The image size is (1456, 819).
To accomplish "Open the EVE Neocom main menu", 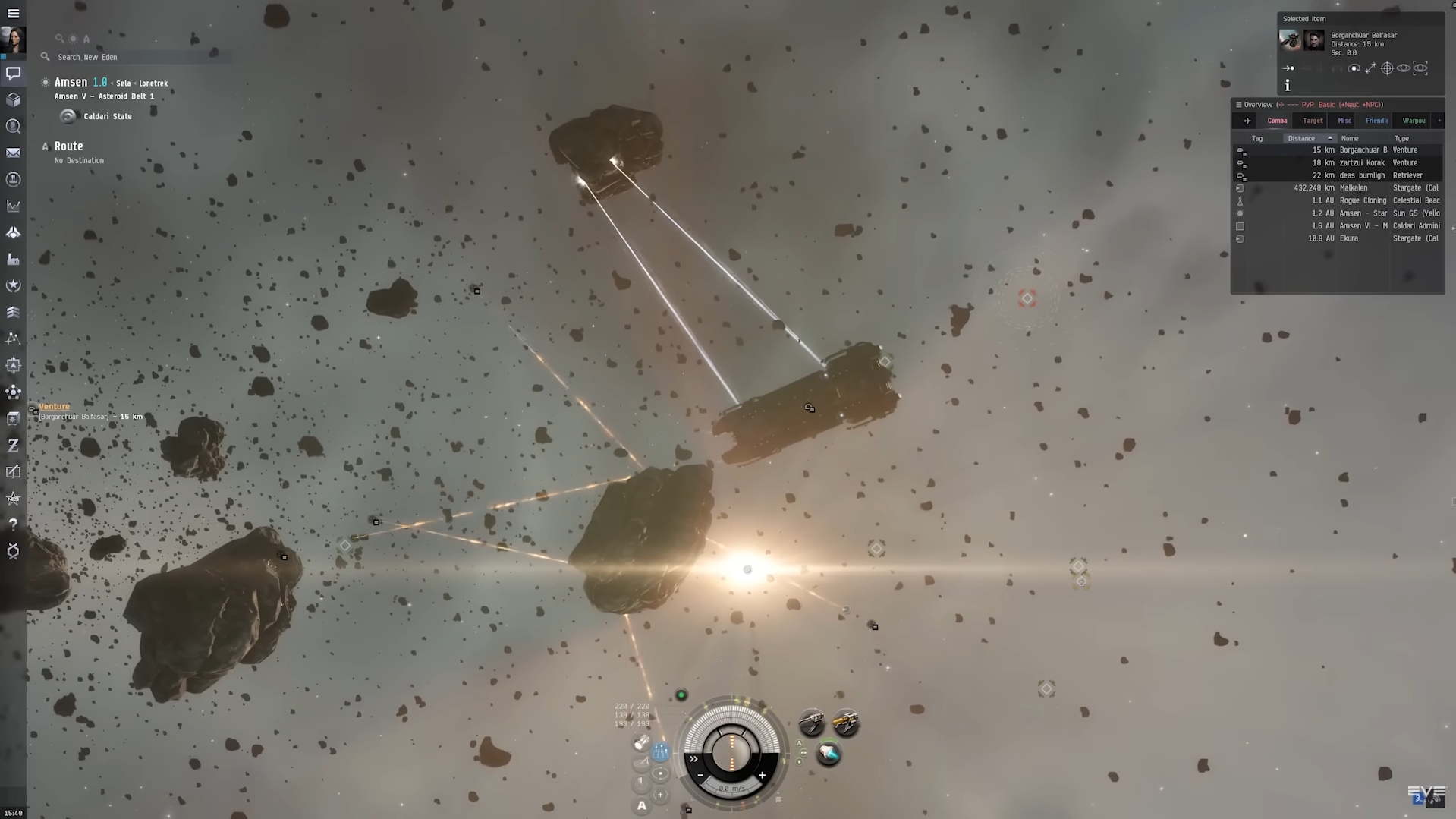I will click(13, 13).
